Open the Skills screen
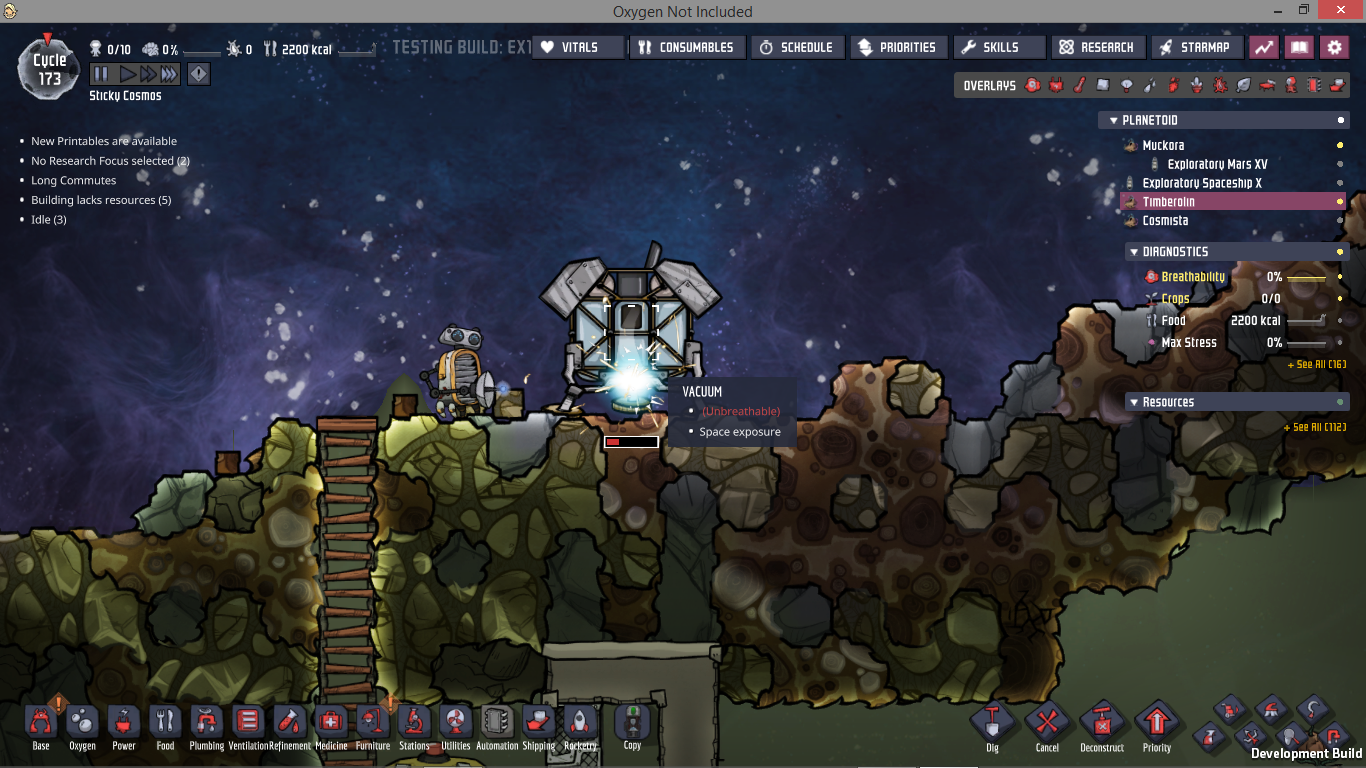The width and height of the screenshot is (1366, 768). pos(999,47)
